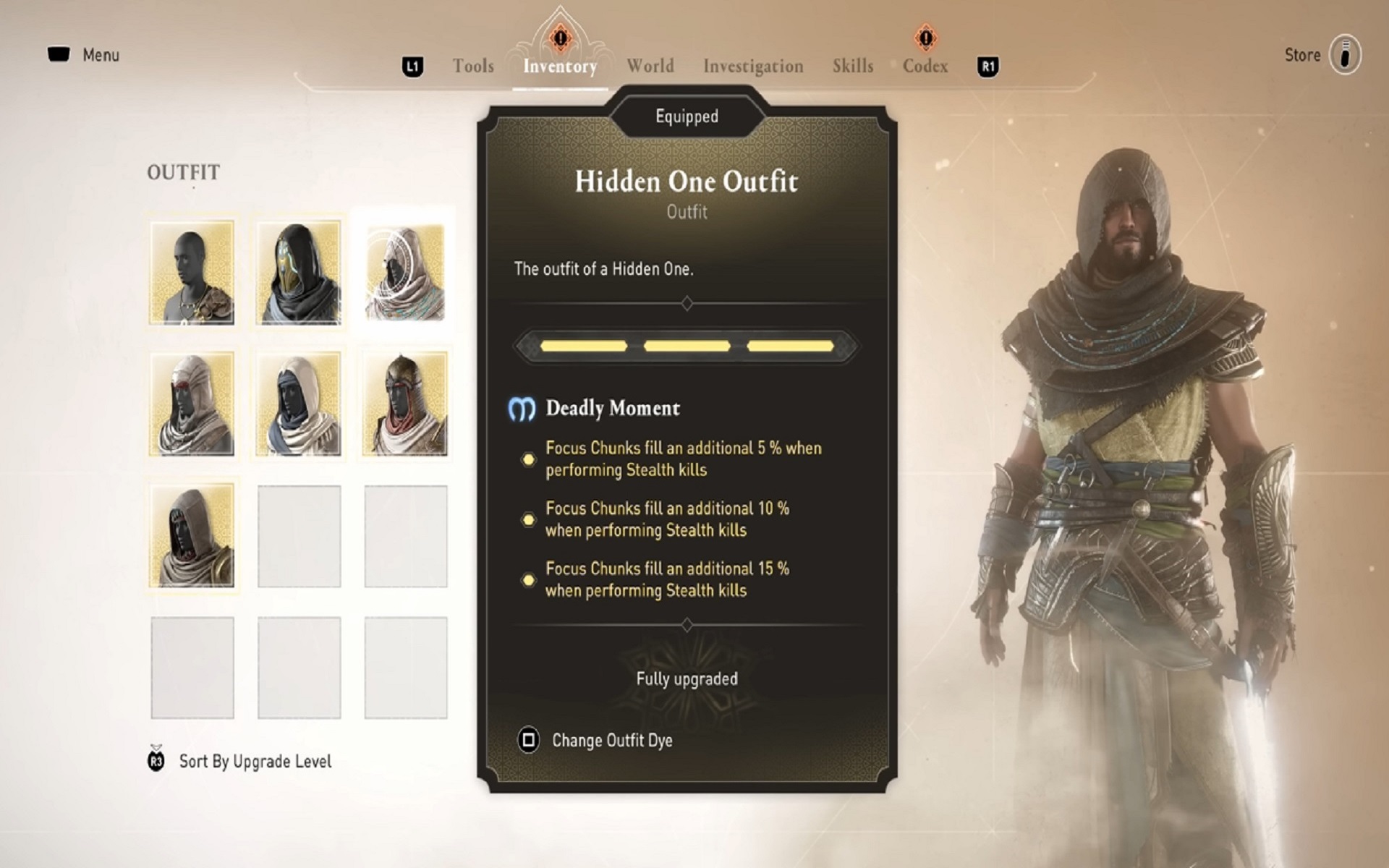Switch to the Skills tab
Screen dimensions: 1389x868
coord(852,67)
